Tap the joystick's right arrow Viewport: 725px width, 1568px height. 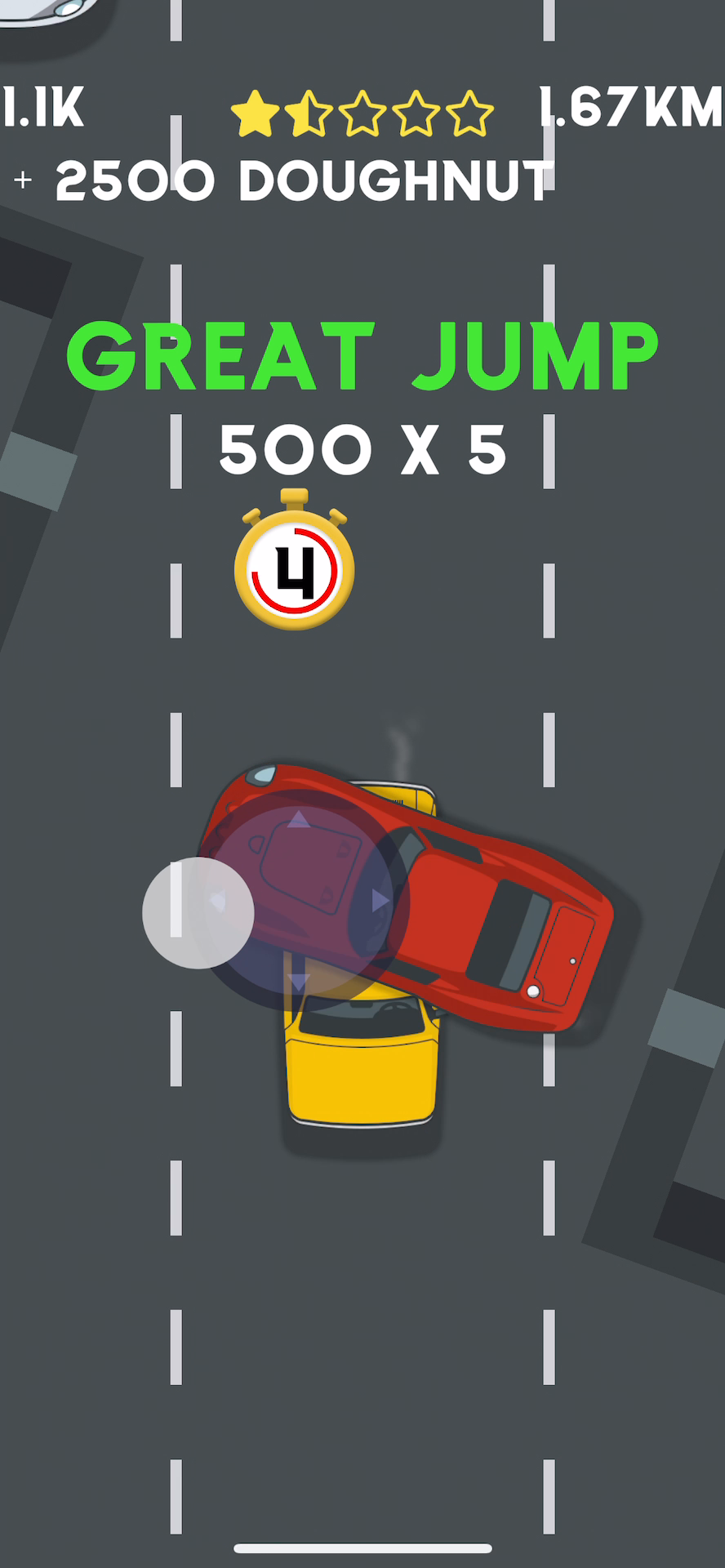click(380, 901)
